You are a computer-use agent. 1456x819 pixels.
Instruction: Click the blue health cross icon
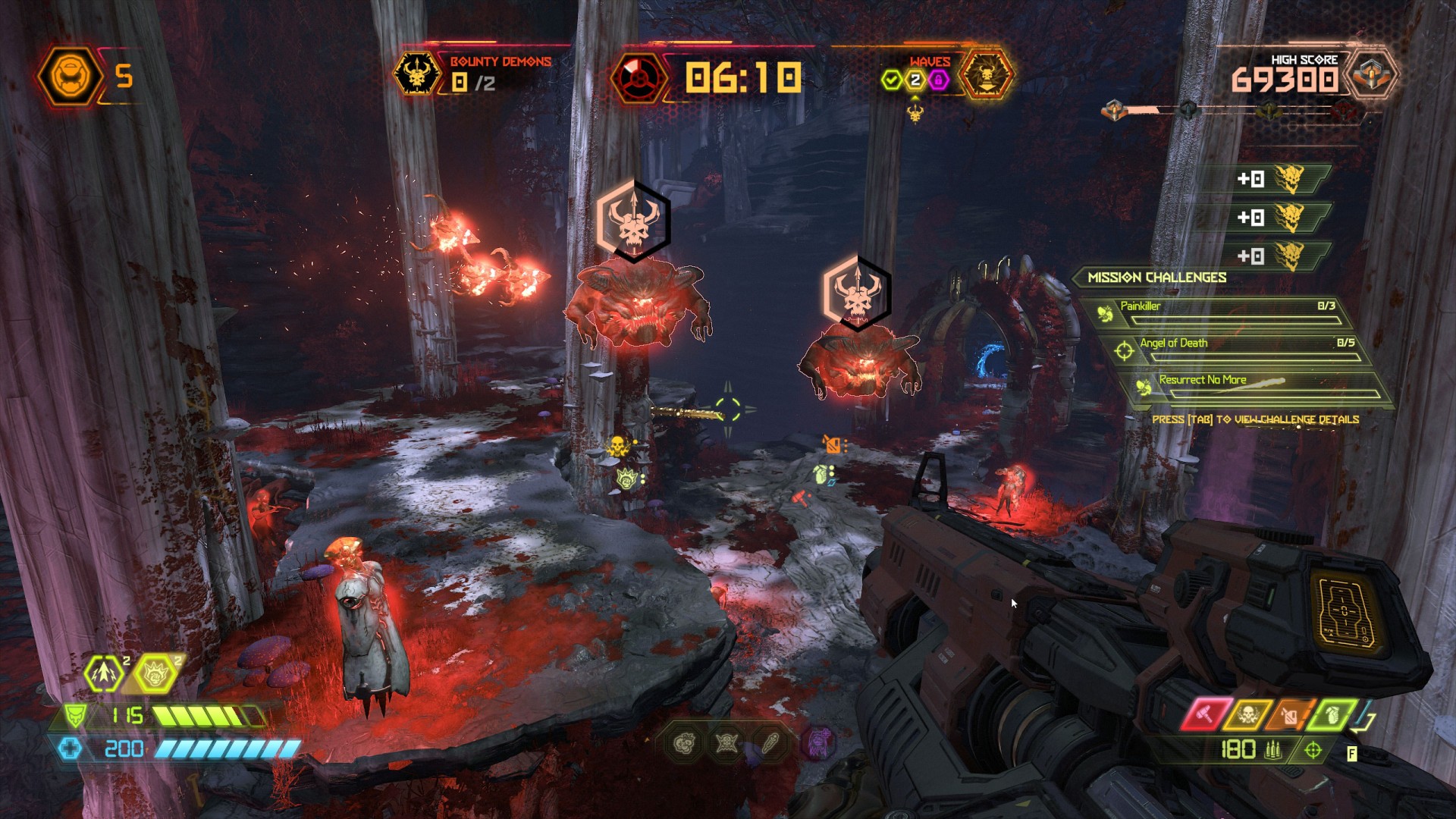point(70,749)
